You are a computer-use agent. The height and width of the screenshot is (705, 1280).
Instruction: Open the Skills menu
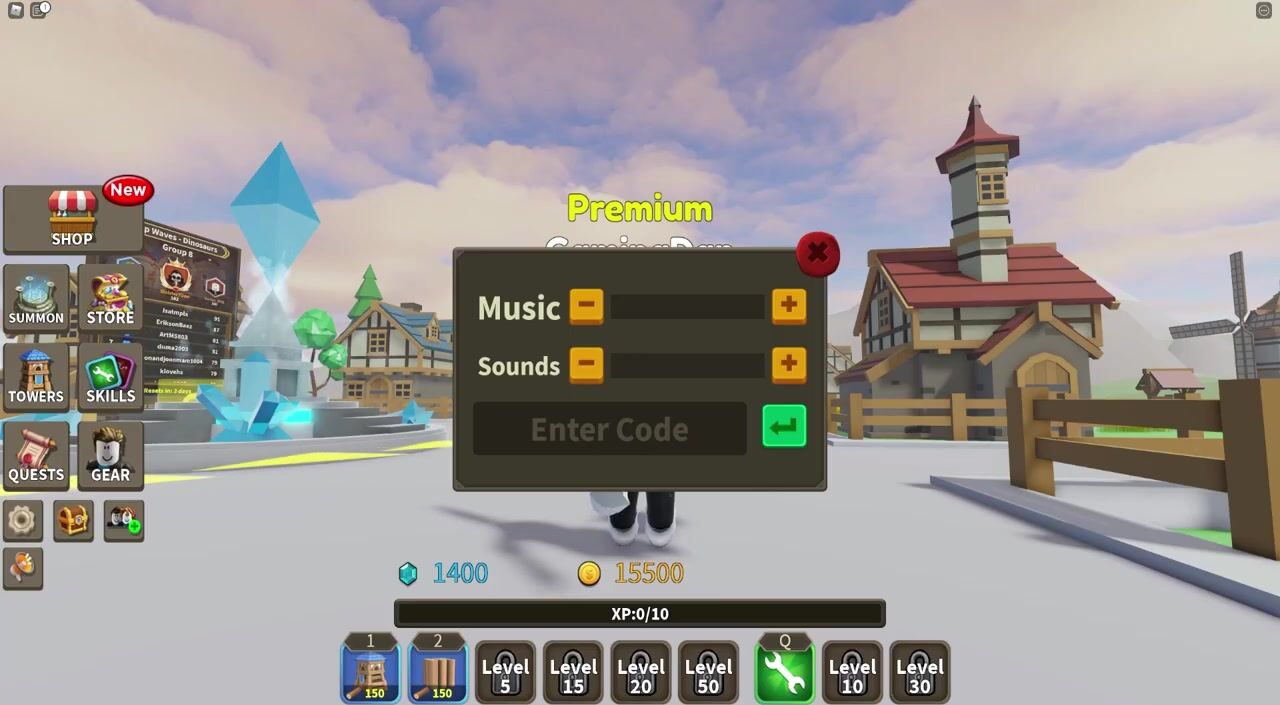pos(110,377)
